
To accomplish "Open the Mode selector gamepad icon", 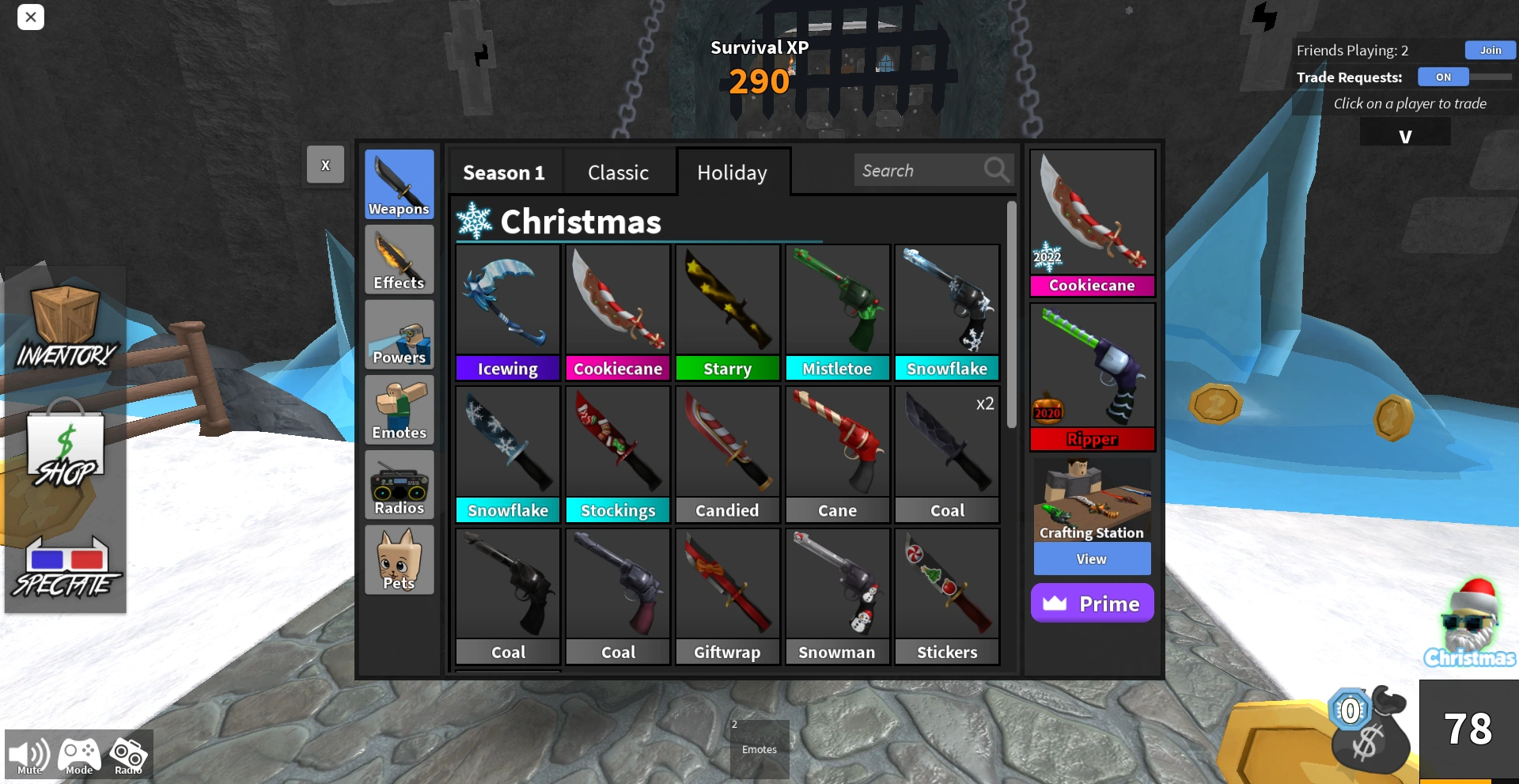I will [x=78, y=753].
